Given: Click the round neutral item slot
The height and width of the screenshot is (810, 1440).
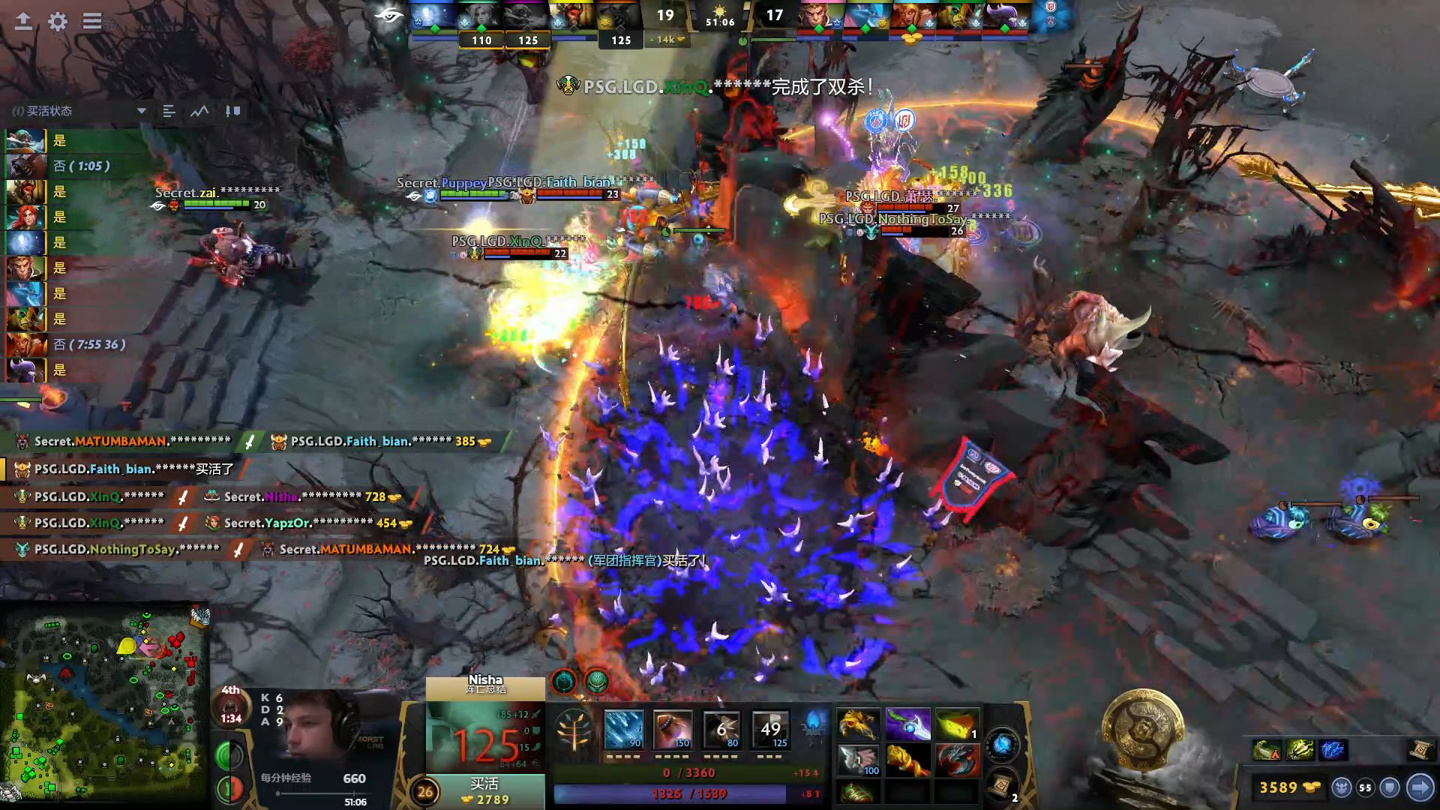Looking at the screenshot, I should coord(1002,744).
